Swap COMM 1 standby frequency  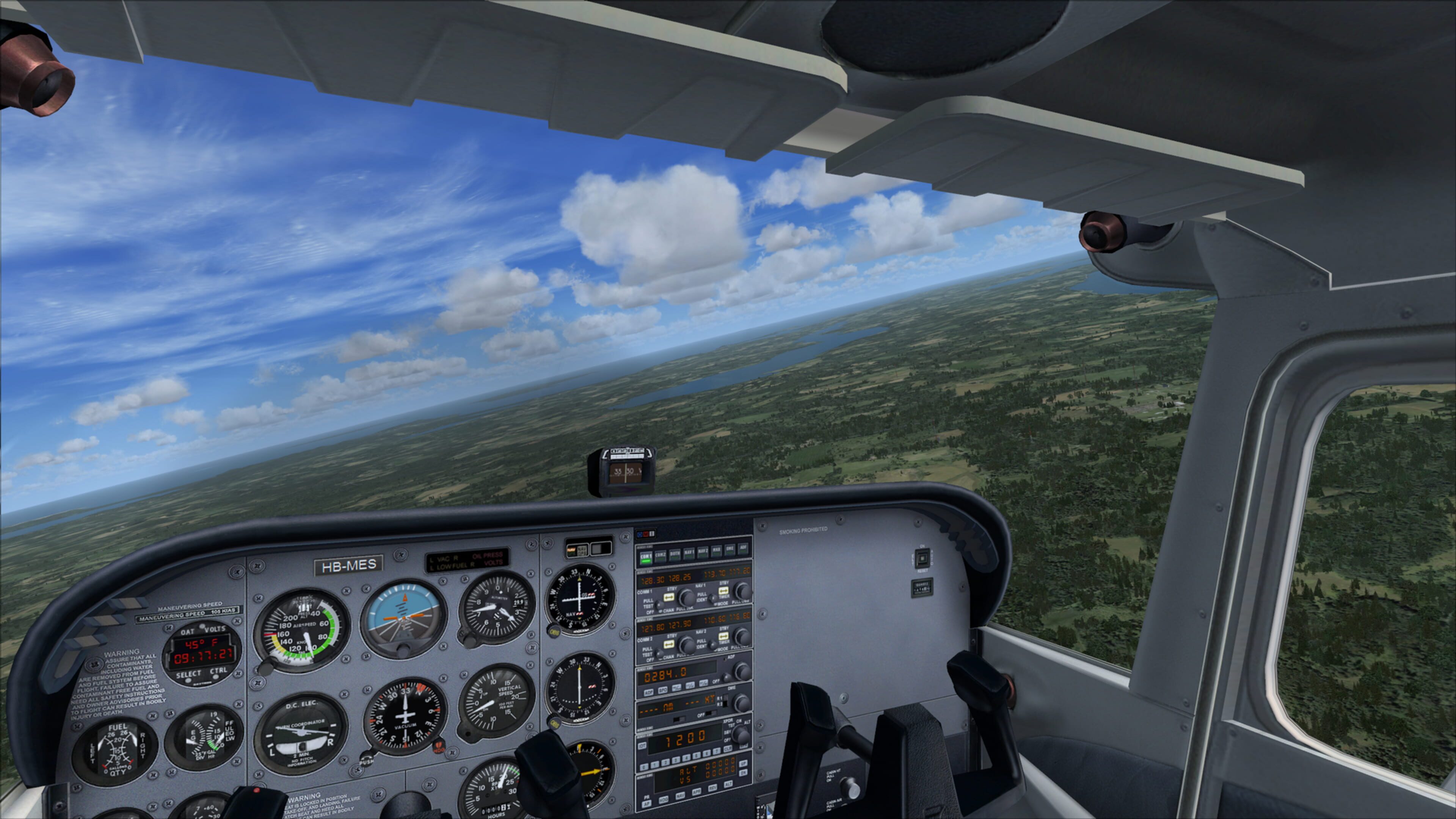(669, 598)
